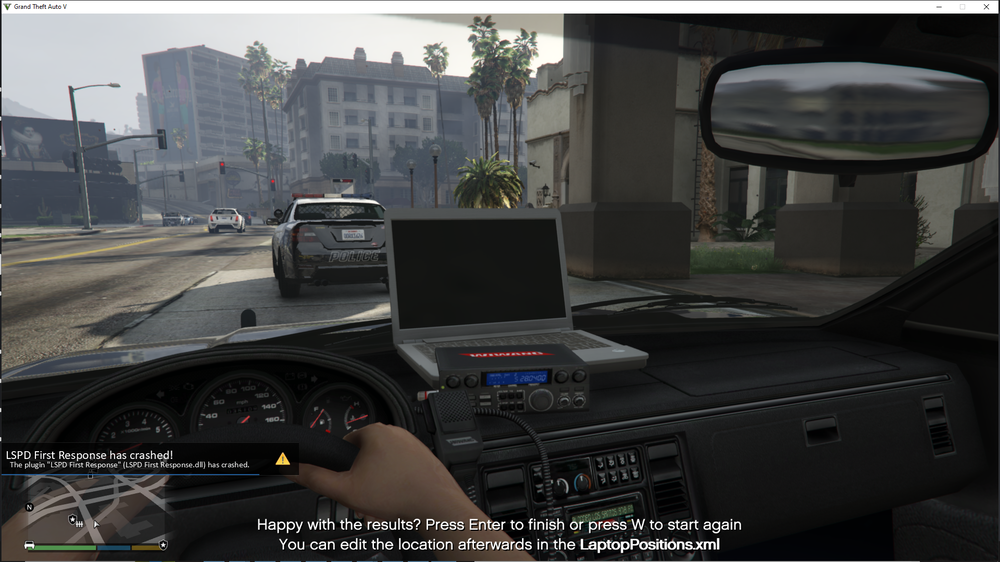Click the police badge blip on minimap
The height and width of the screenshot is (562, 1000).
coord(74,520)
